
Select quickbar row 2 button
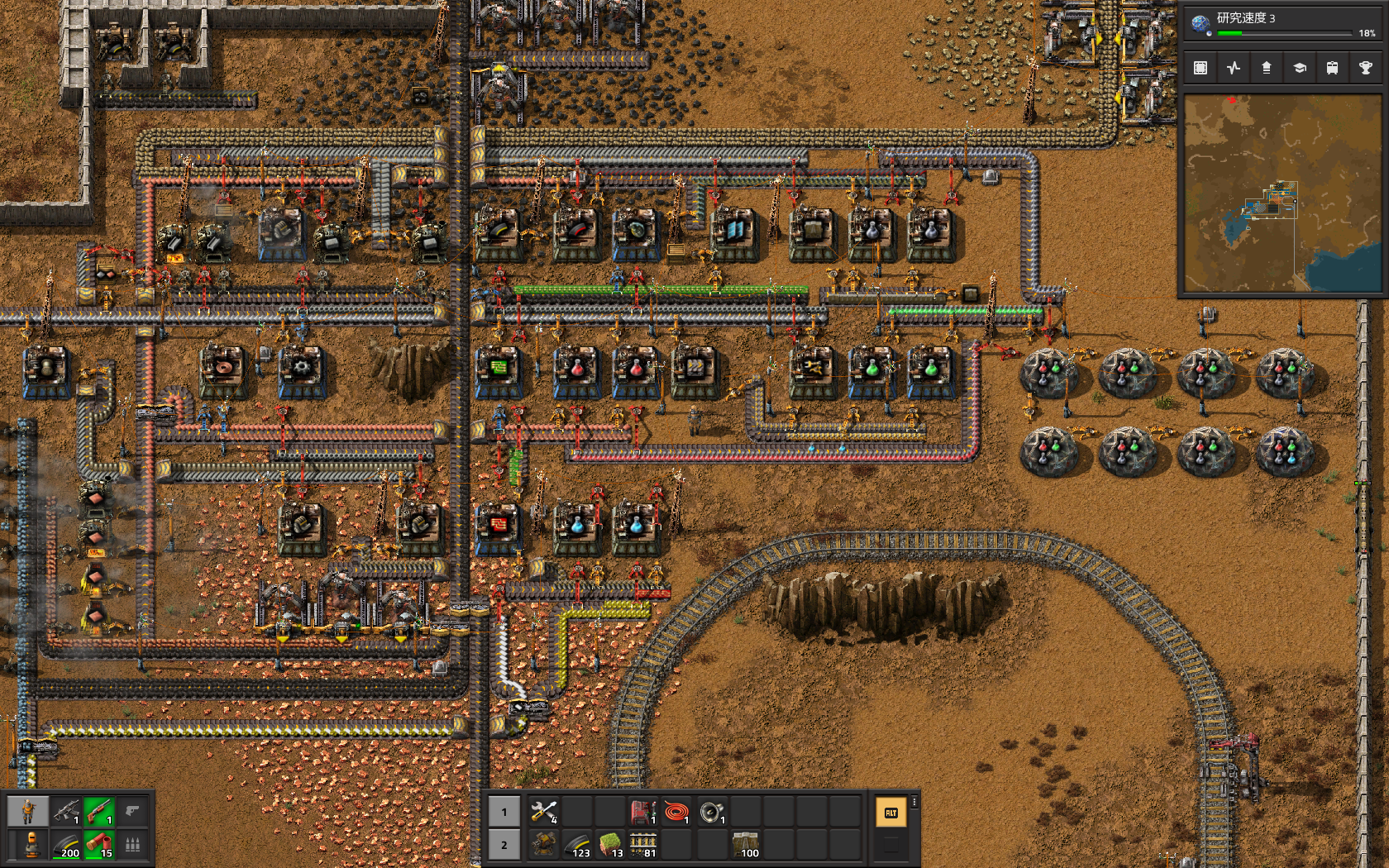504,845
